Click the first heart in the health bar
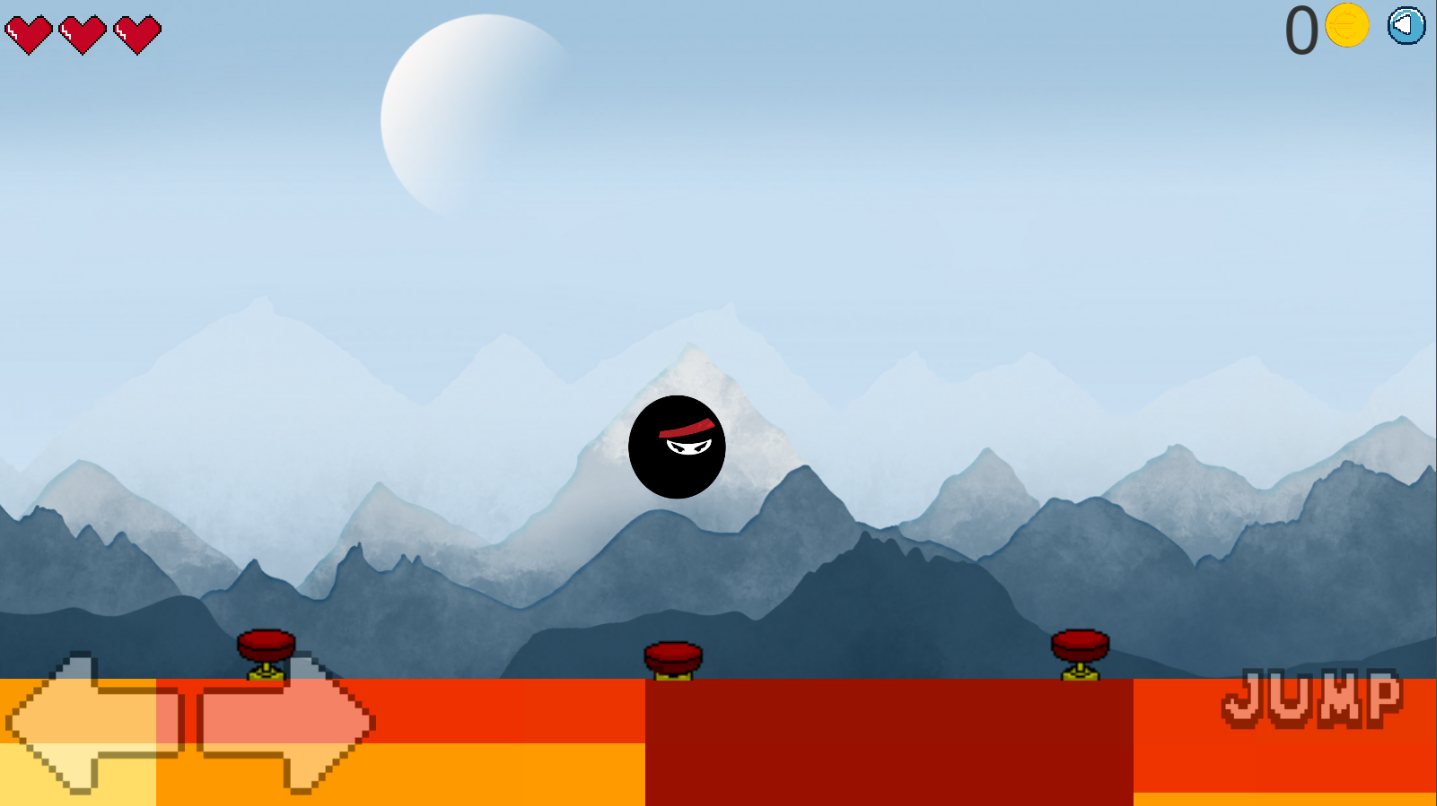The height and width of the screenshot is (806, 1437). pos(31,33)
